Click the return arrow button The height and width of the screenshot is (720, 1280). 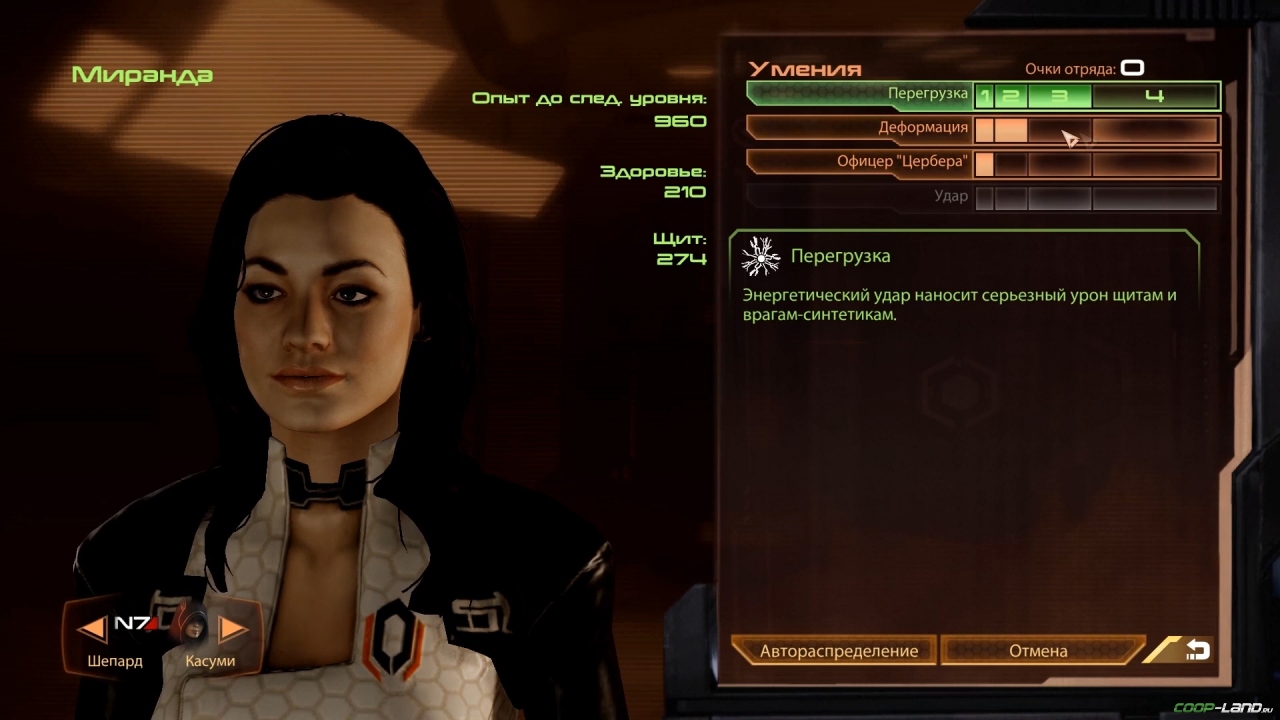tap(1196, 651)
